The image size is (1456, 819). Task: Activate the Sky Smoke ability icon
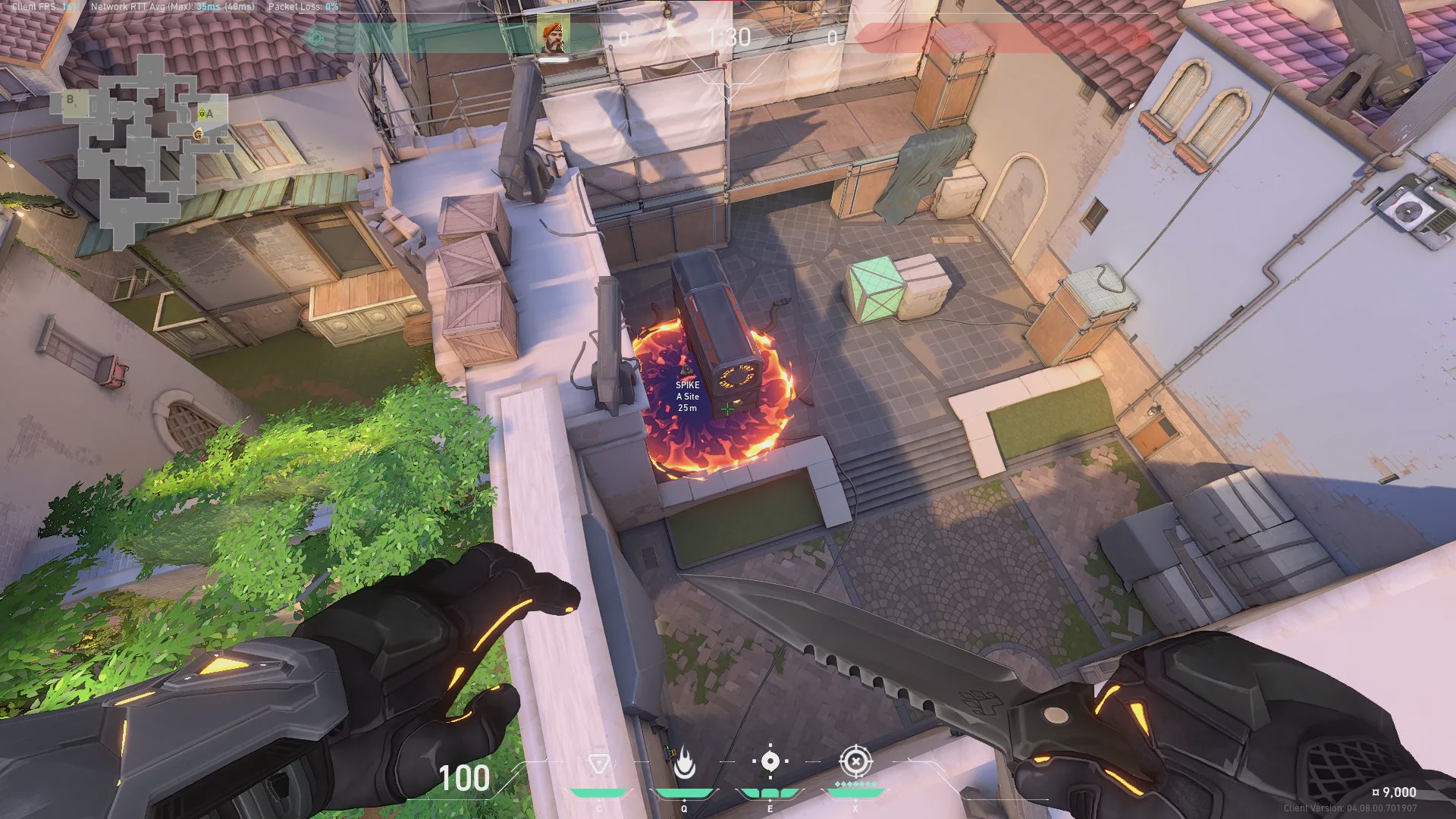[x=770, y=761]
